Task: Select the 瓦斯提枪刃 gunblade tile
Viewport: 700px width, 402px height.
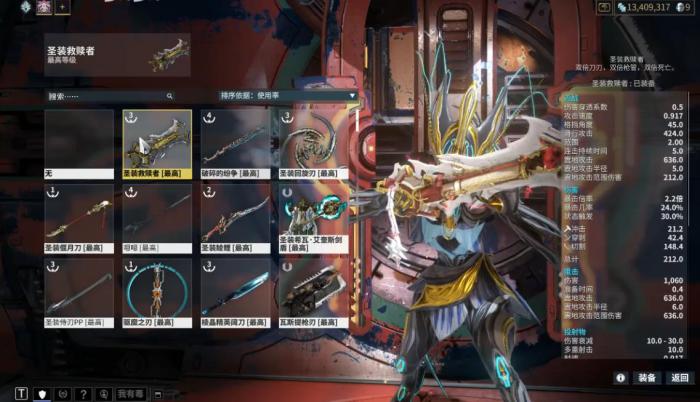Action: (313, 294)
